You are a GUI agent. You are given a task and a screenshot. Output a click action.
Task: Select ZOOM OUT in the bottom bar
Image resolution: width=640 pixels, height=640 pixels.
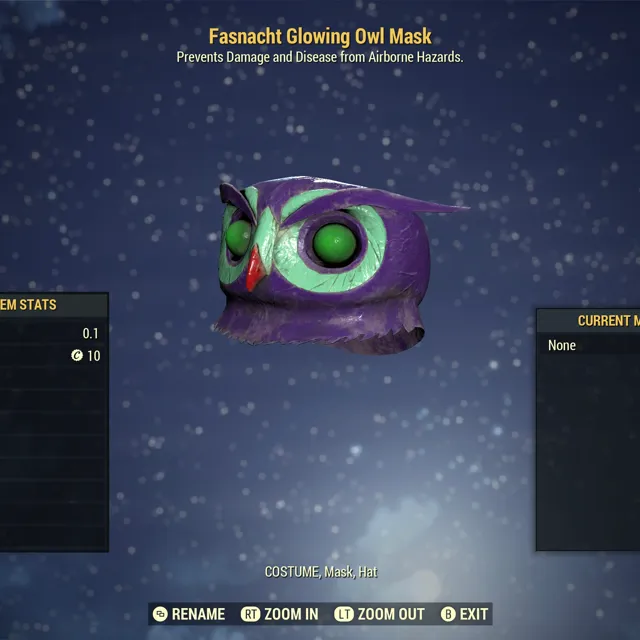click(x=380, y=614)
